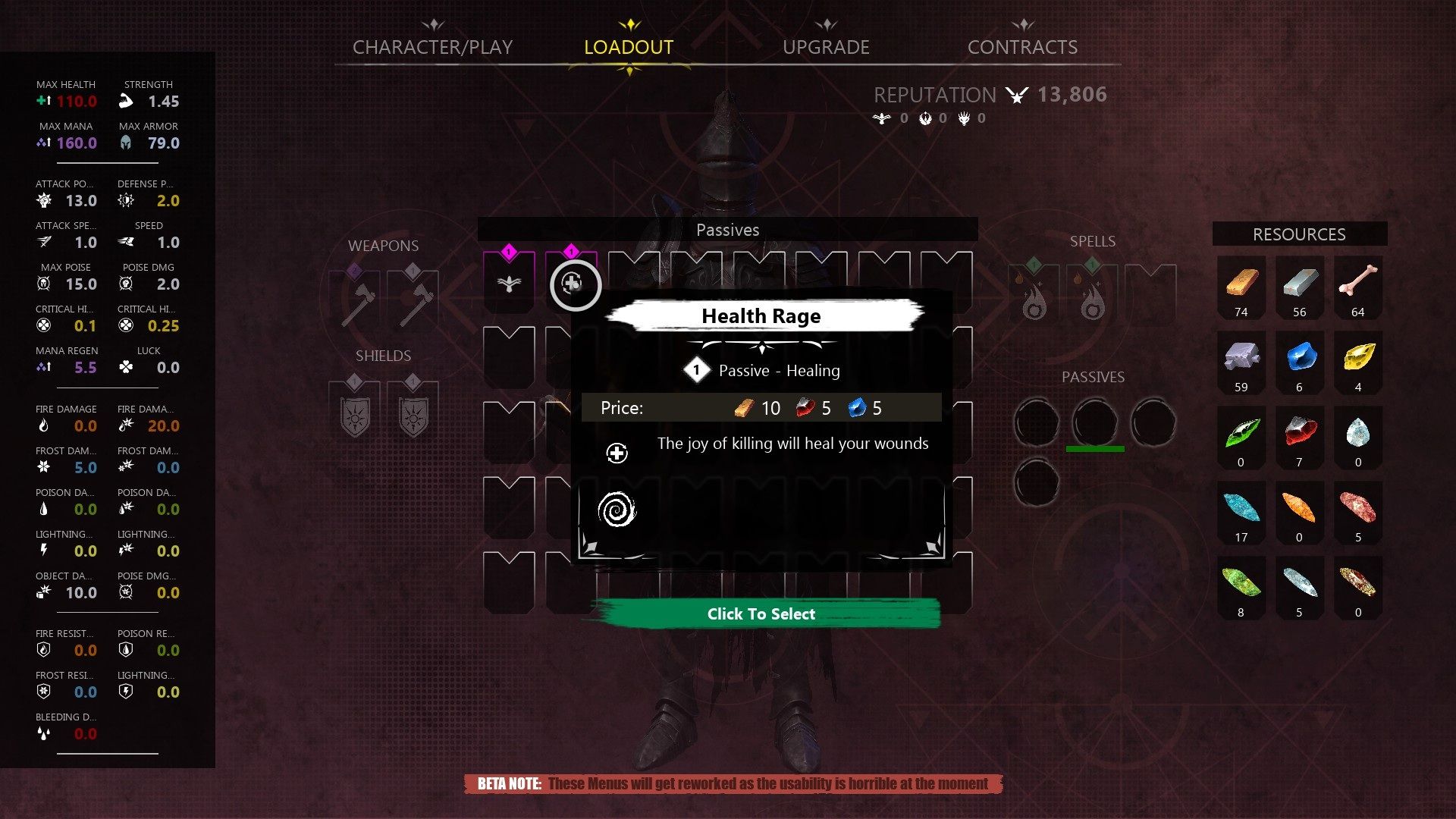
Task: Go to the Upgrade tab
Action: point(826,47)
